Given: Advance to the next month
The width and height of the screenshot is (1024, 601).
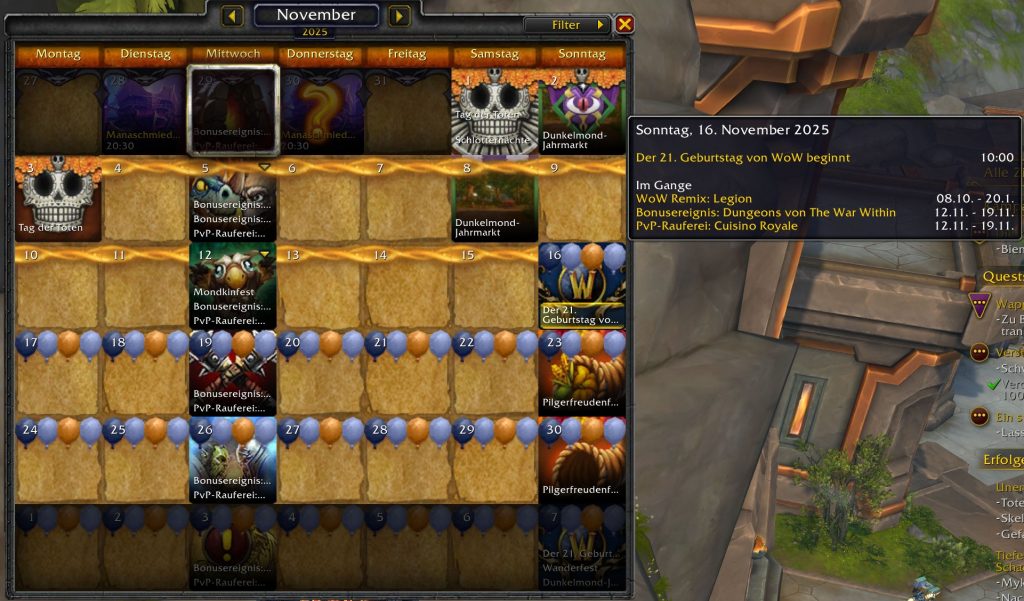Looking at the screenshot, I should [x=399, y=16].
